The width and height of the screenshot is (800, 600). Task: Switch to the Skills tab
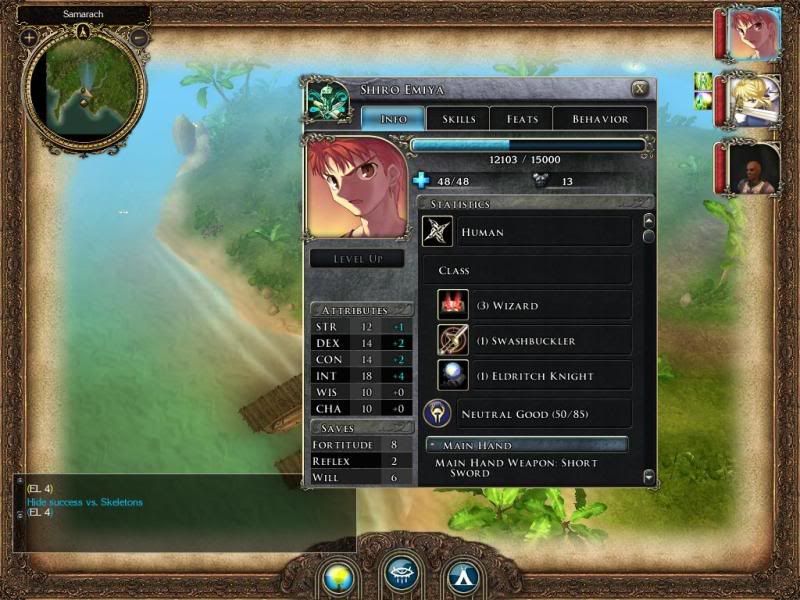coord(458,119)
